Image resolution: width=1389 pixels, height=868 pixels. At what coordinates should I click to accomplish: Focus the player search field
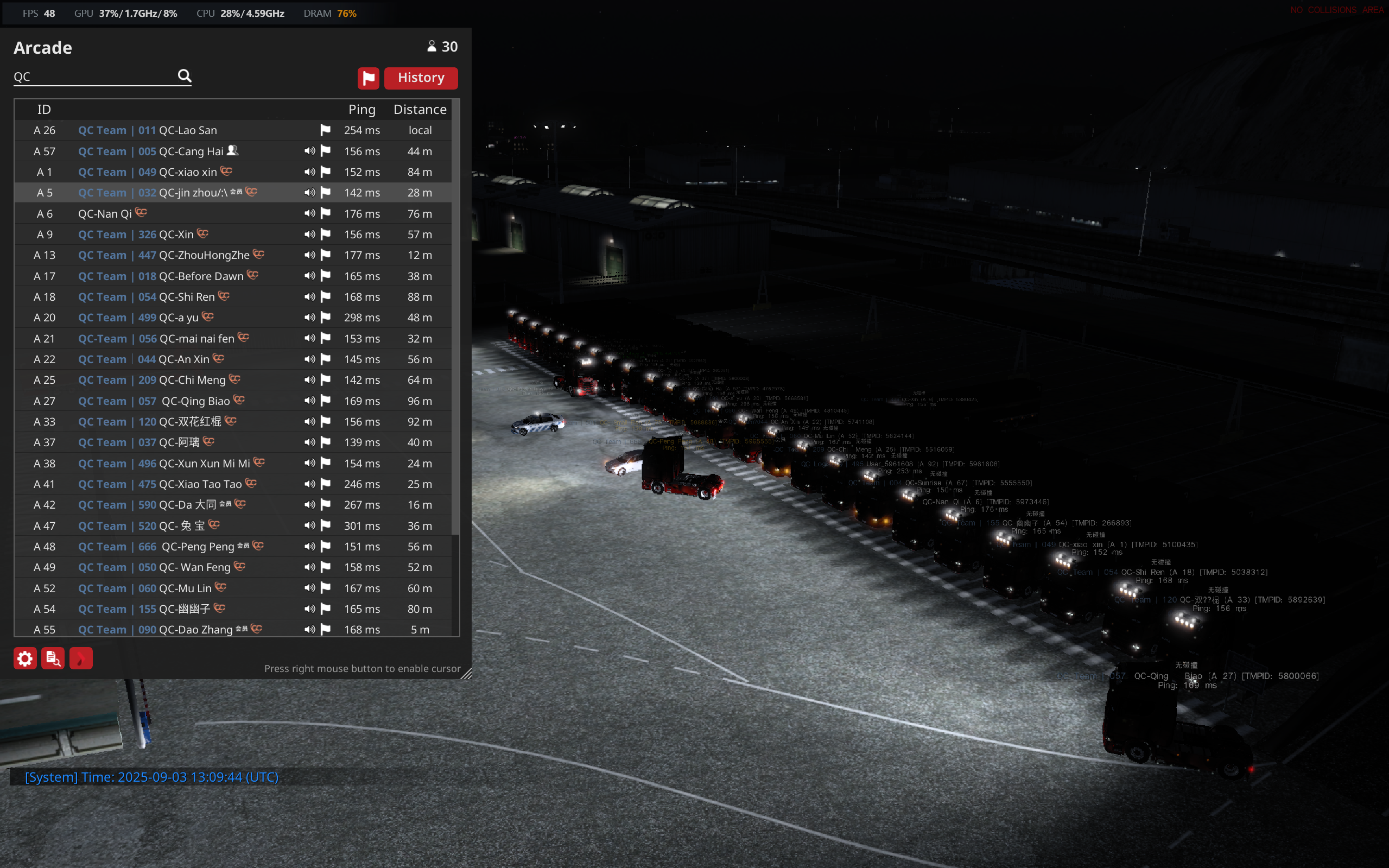coord(94,77)
